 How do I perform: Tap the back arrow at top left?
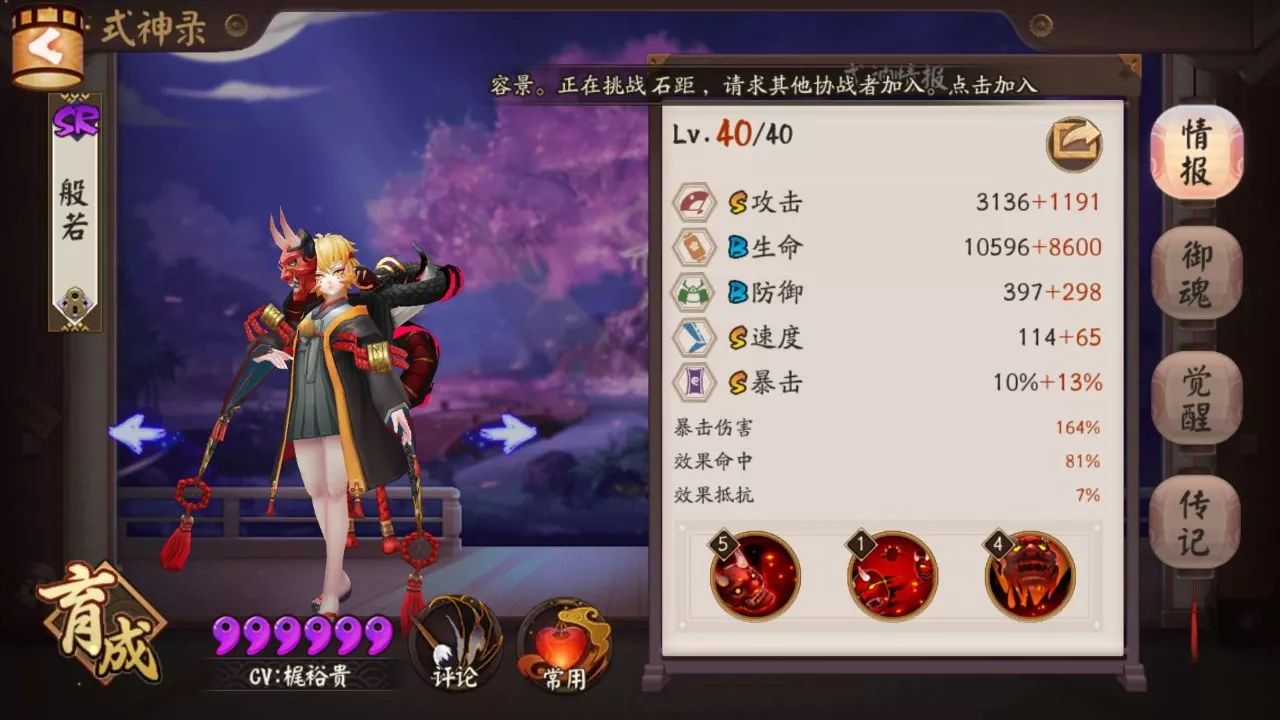tap(47, 48)
